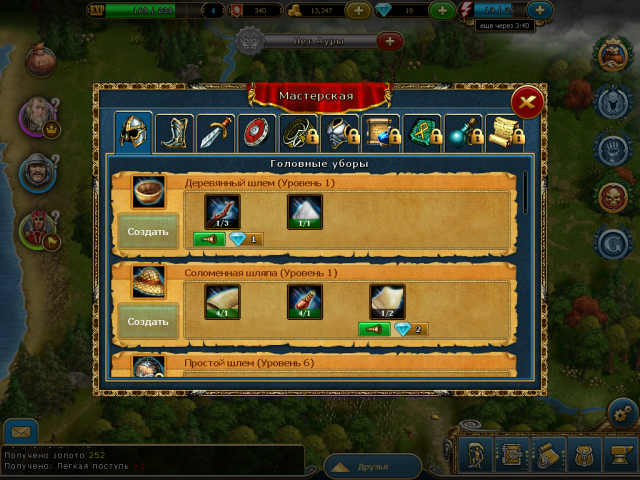Buy more diamonds with the plus button
This screenshot has height=480, width=640.
pyautogui.click(x=441, y=11)
